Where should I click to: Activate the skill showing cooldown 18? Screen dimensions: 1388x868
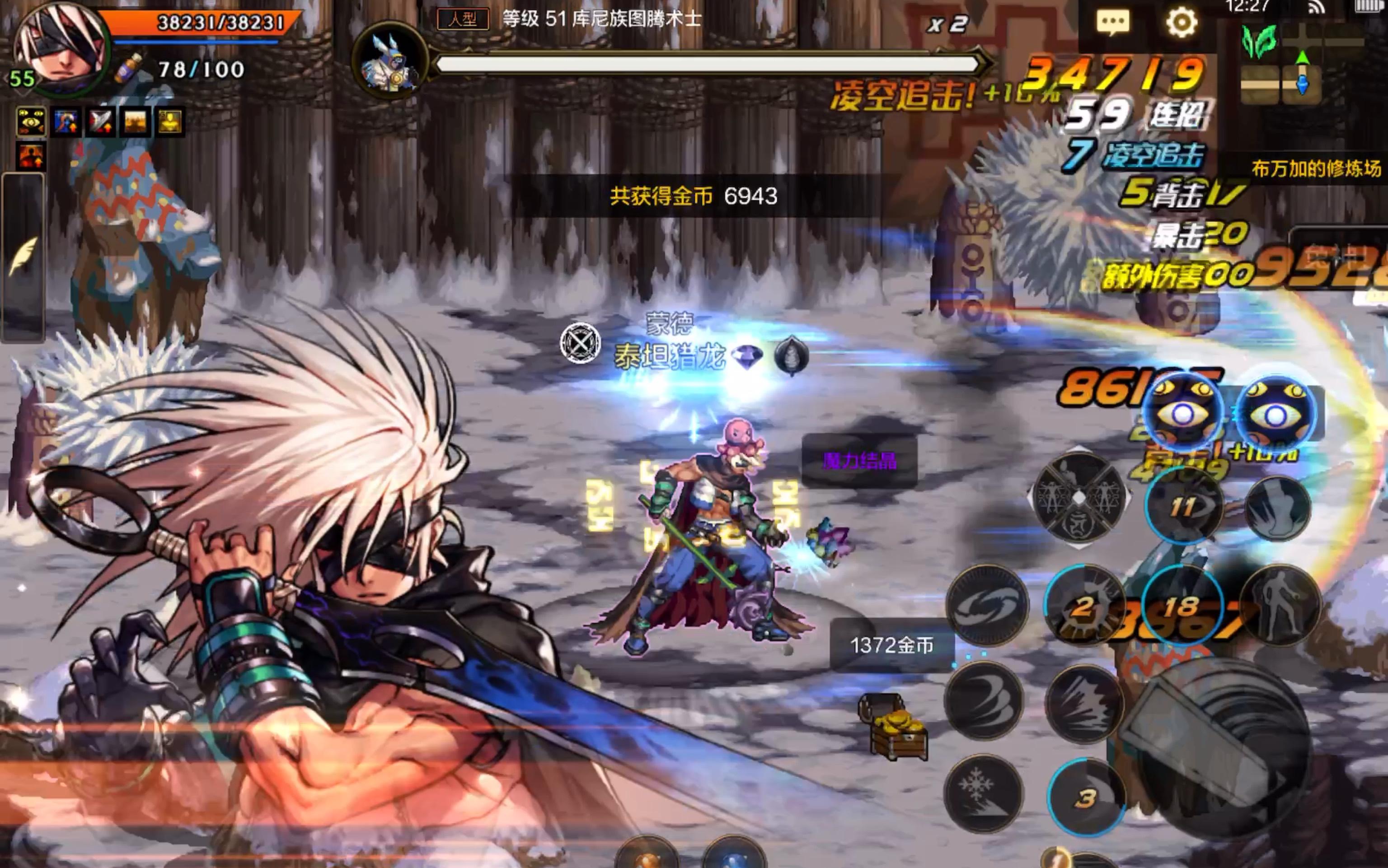point(1182,606)
